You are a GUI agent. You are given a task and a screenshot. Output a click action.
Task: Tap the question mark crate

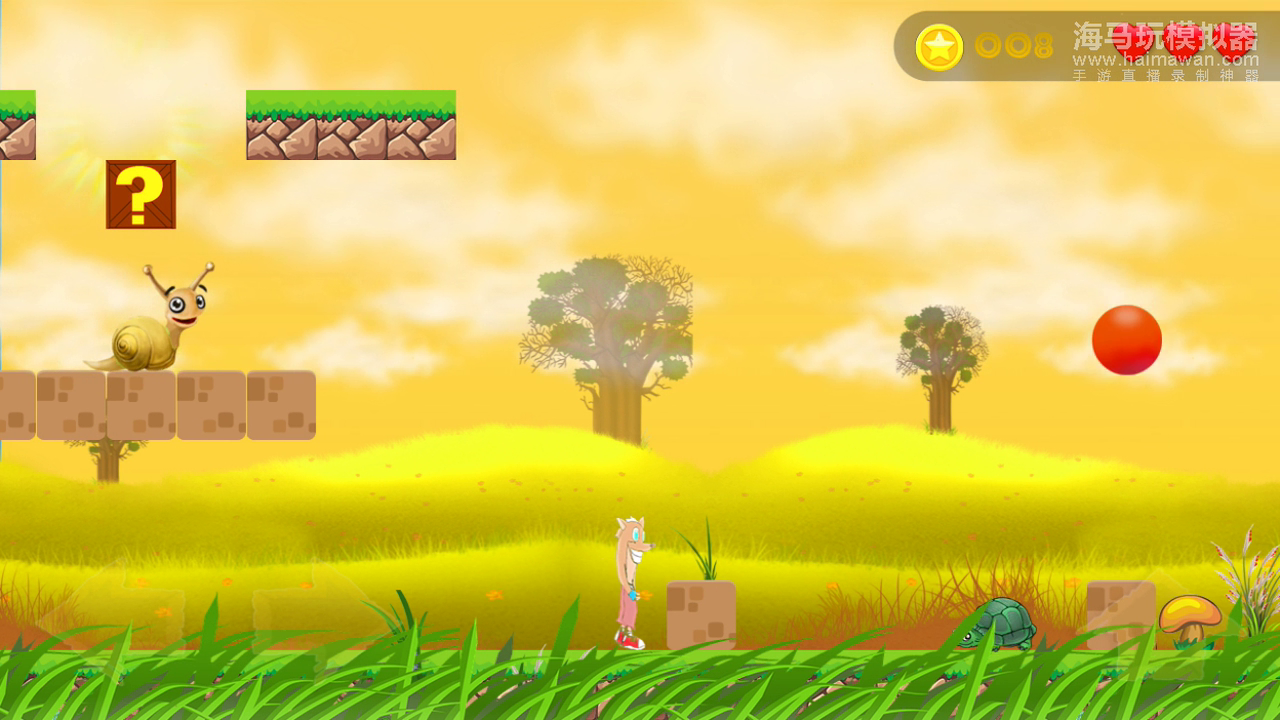click(139, 194)
